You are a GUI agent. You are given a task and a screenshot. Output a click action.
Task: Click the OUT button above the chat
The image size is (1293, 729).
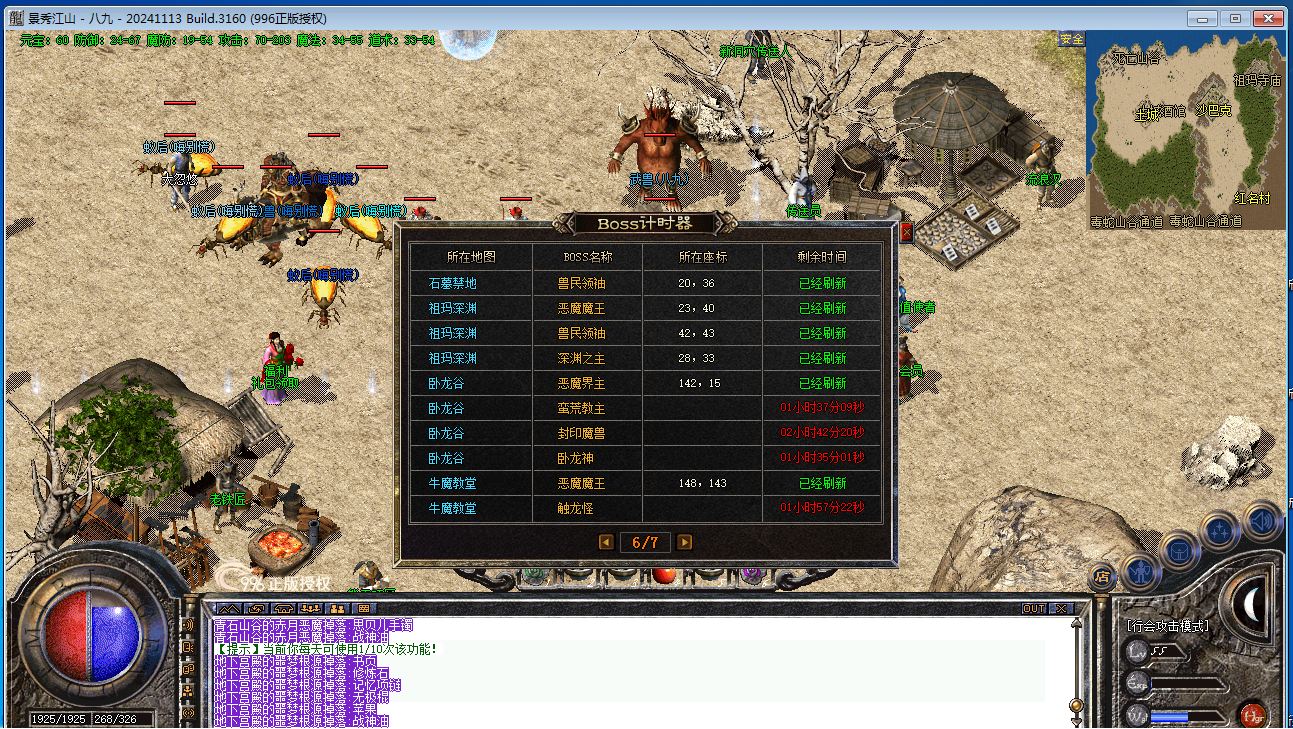tap(1033, 608)
